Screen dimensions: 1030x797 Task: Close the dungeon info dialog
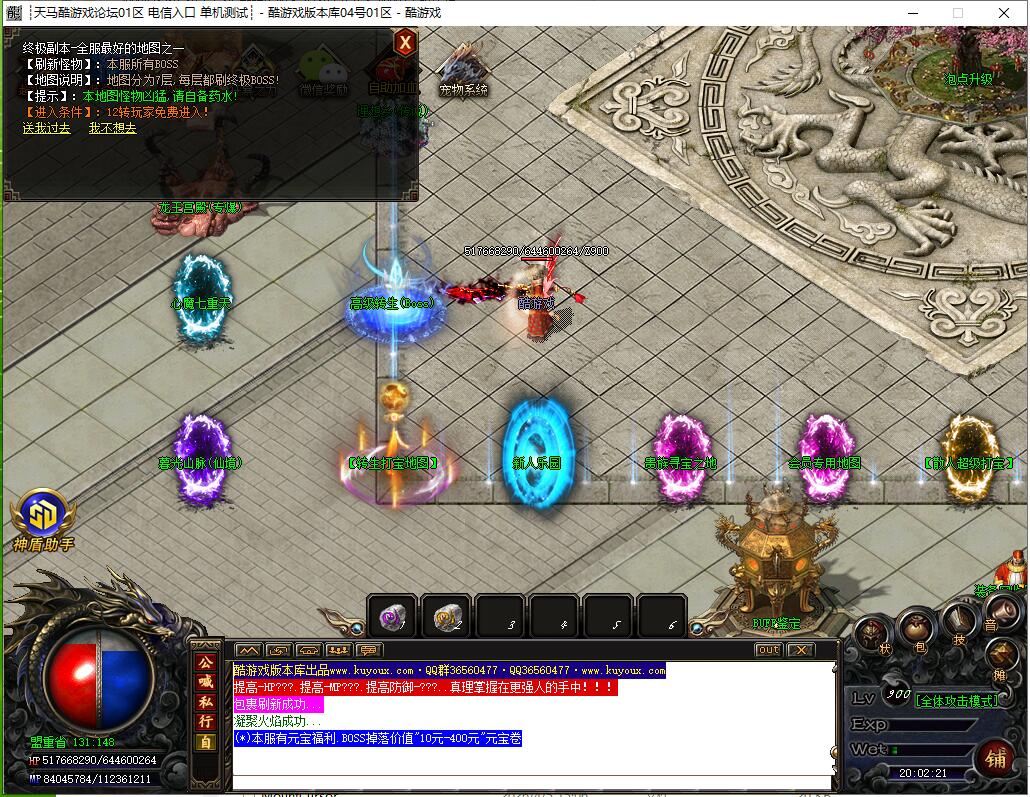coord(404,42)
